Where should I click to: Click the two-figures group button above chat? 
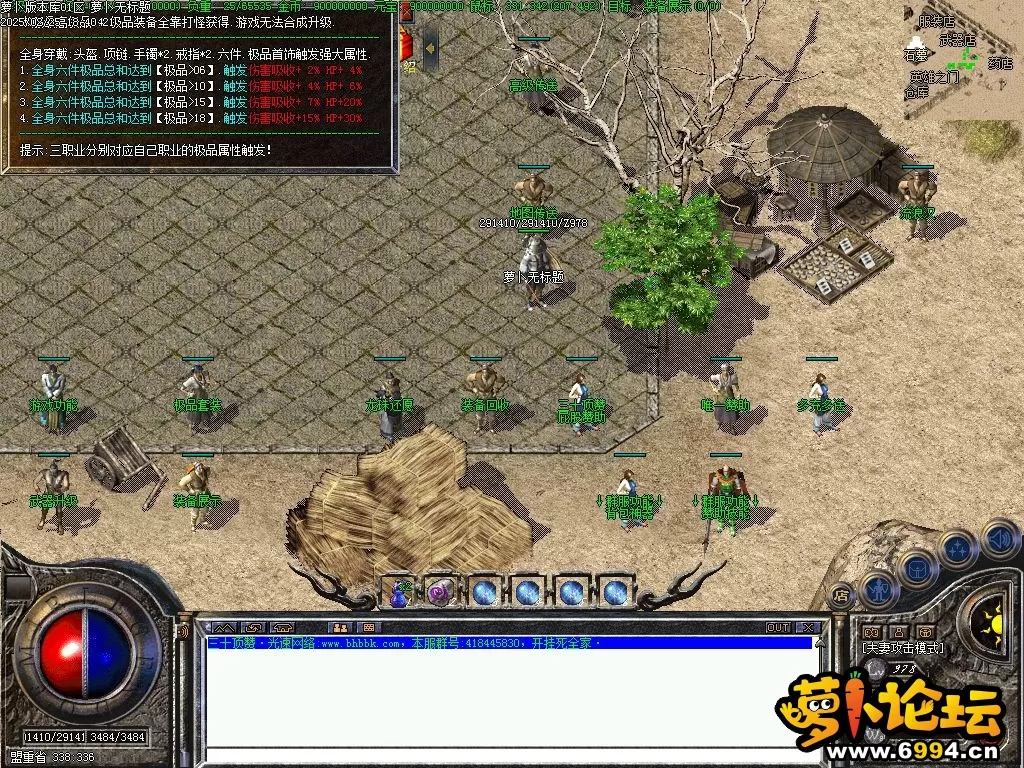click(339, 627)
